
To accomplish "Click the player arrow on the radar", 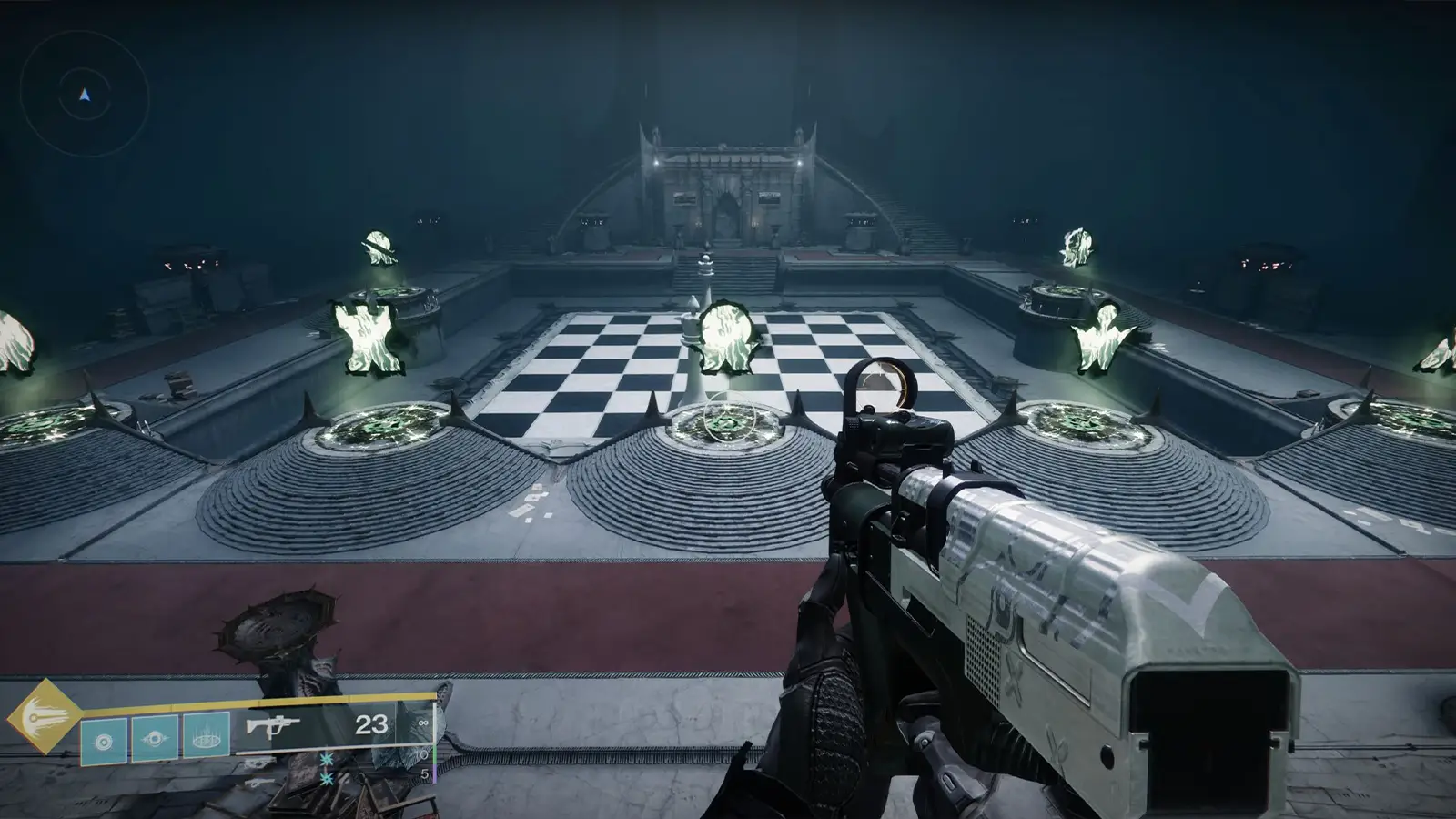I will tap(82, 92).
